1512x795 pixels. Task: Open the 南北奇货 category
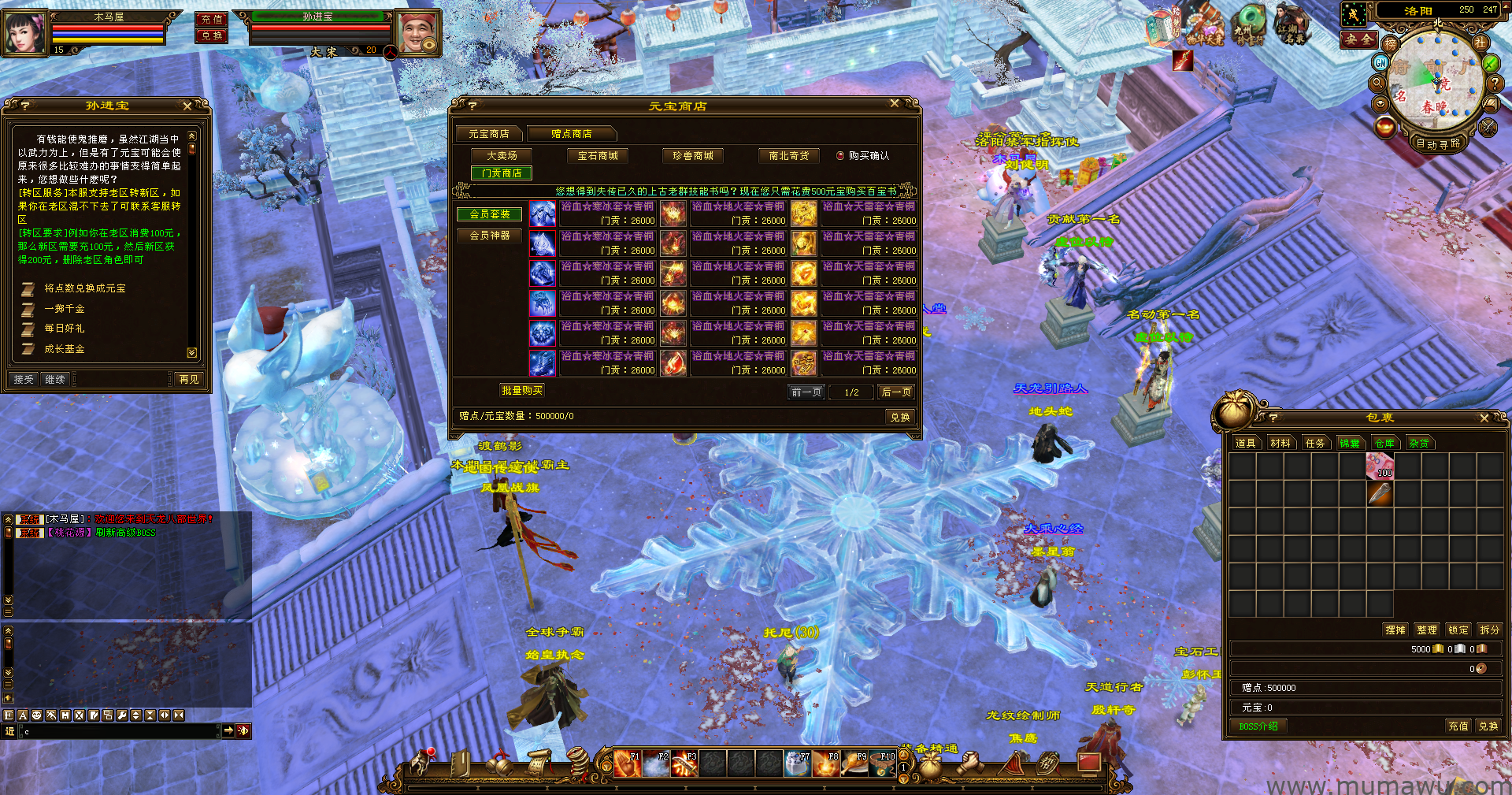(x=789, y=156)
